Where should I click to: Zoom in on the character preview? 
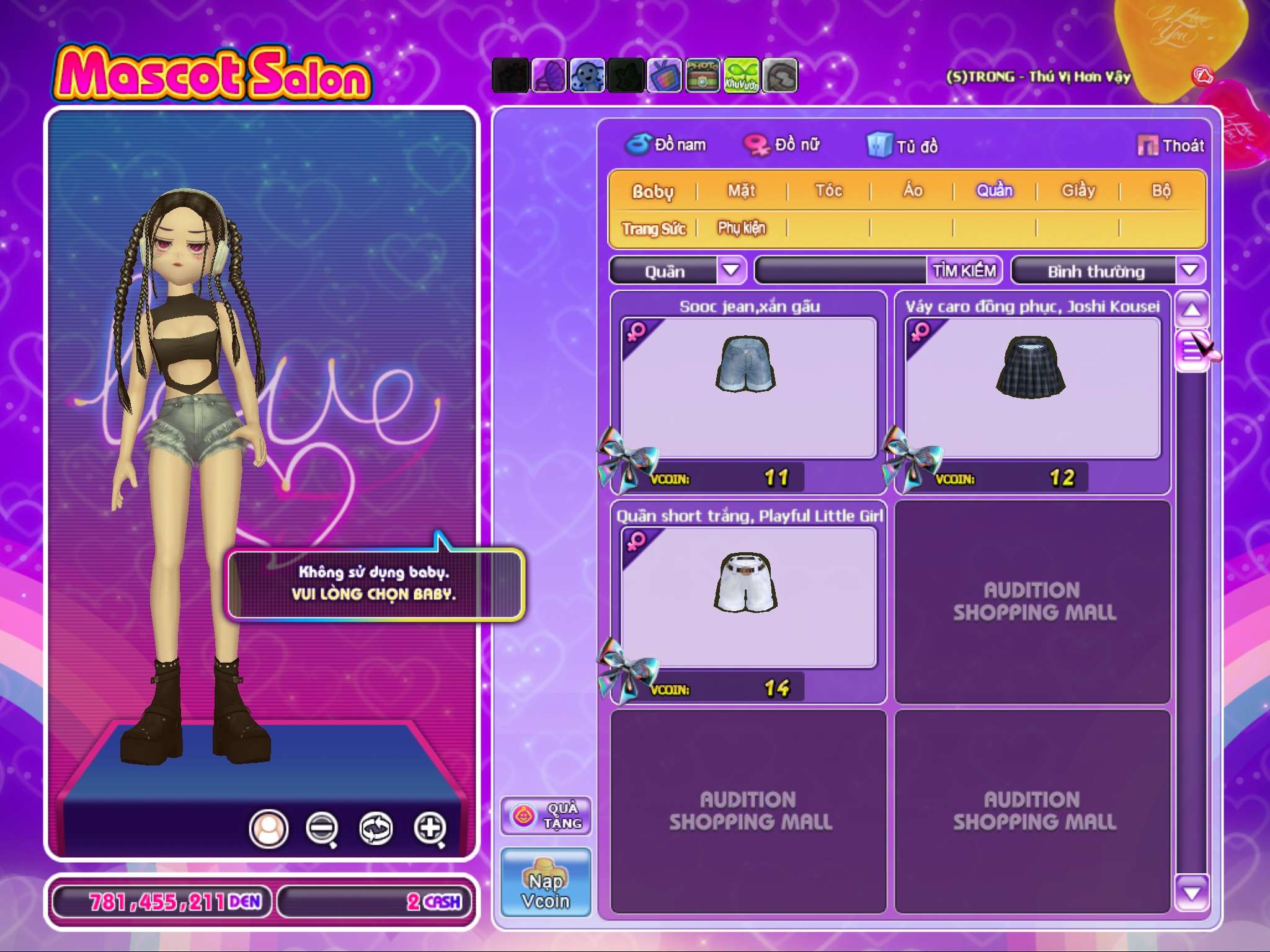[x=430, y=828]
